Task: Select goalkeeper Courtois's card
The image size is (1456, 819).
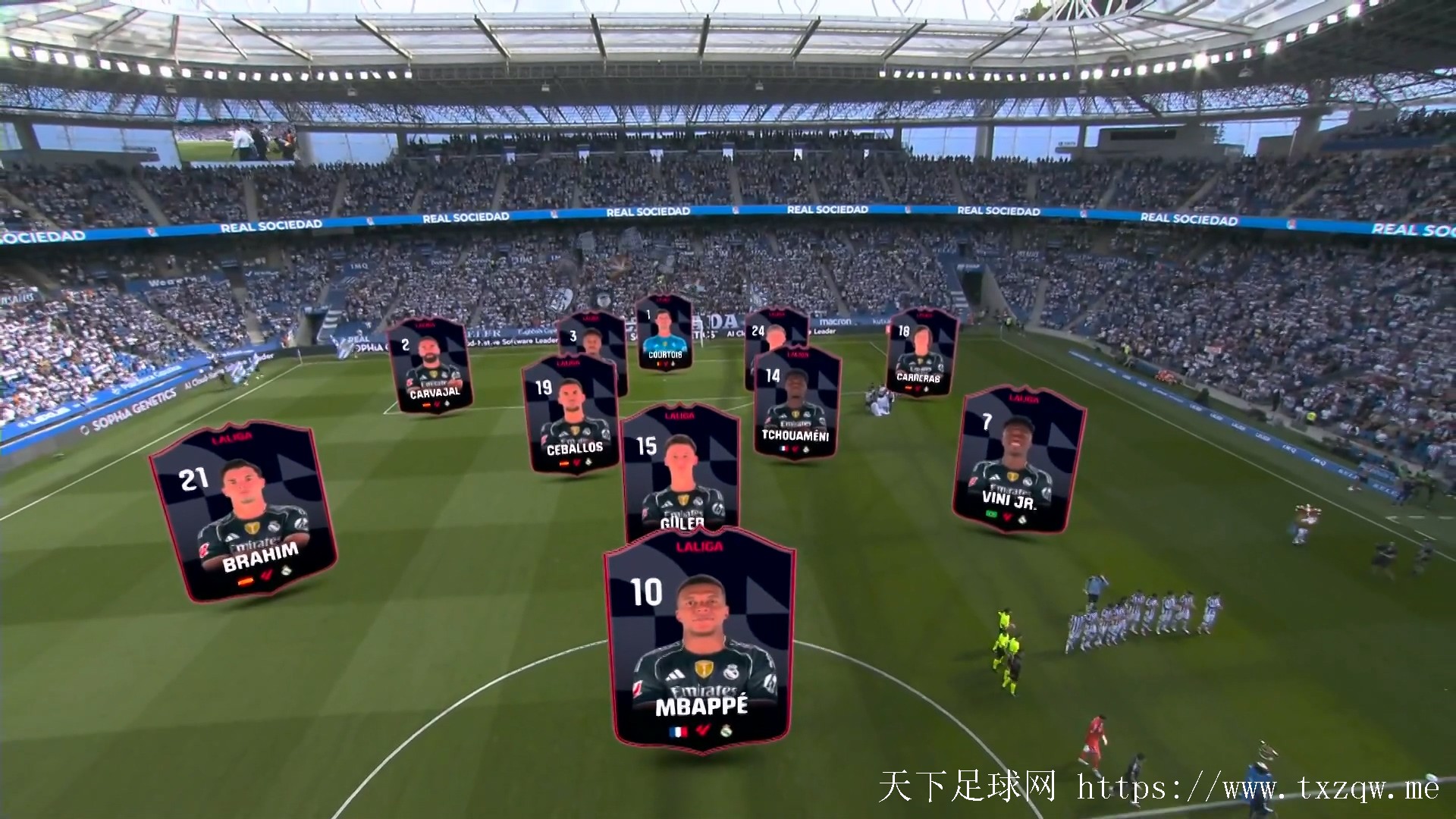Action: [x=664, y=334]
